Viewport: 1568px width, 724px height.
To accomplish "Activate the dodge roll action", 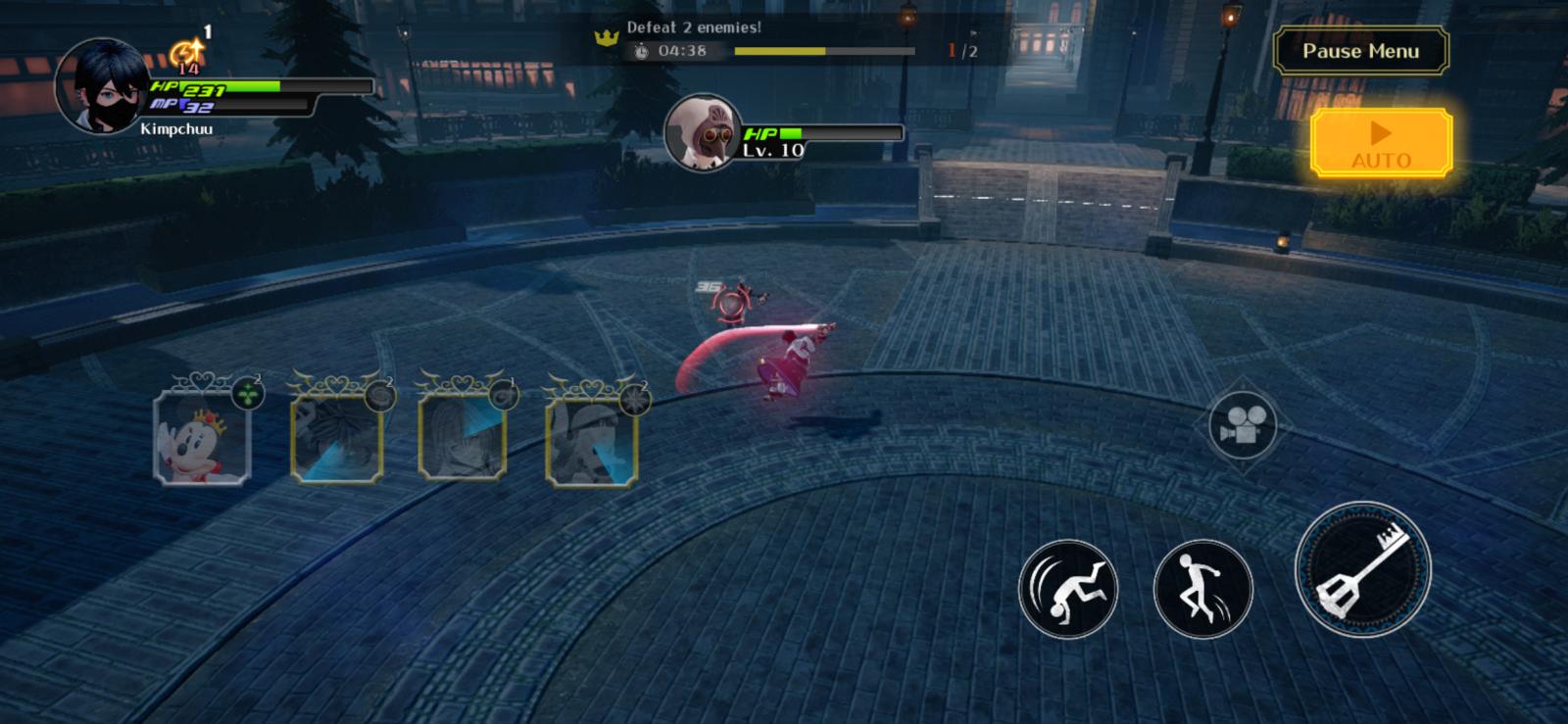I will (1068, 589).
